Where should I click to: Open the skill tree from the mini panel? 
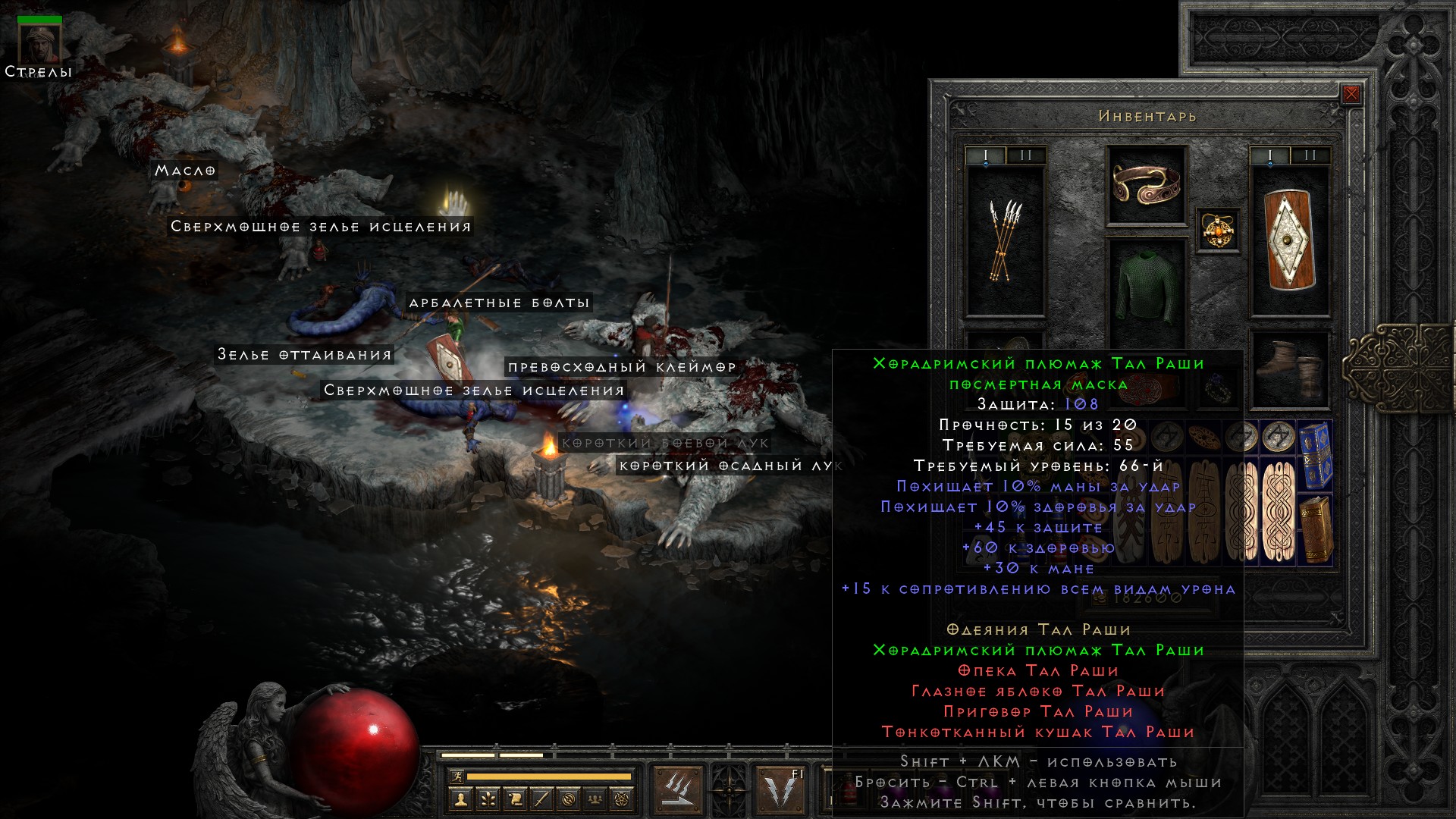click(x=488, y=799)
